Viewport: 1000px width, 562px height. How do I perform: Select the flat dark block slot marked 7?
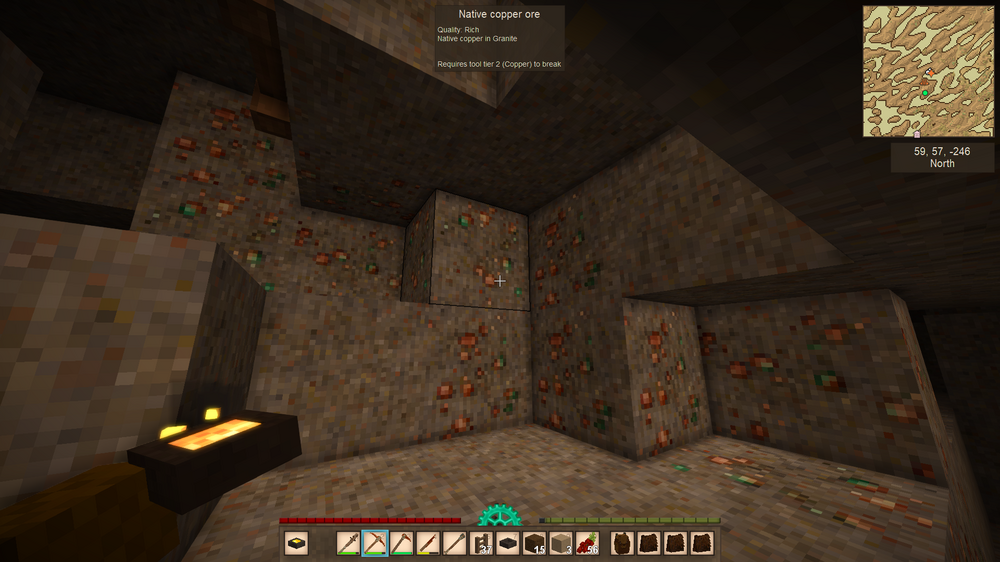[508, 543]
